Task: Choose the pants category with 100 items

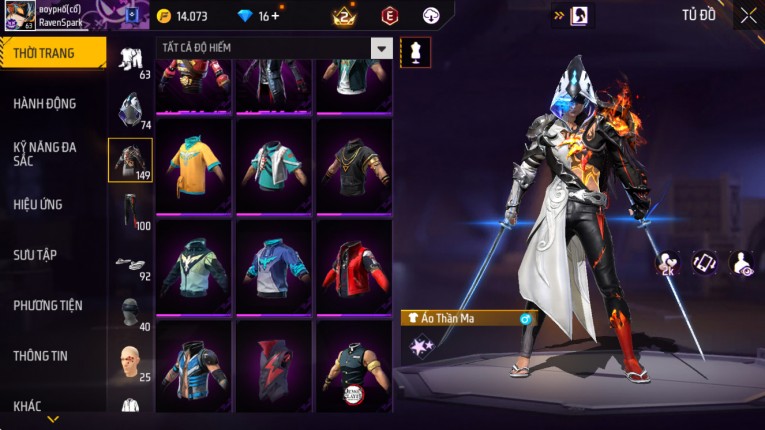Action: click(130, 212)
